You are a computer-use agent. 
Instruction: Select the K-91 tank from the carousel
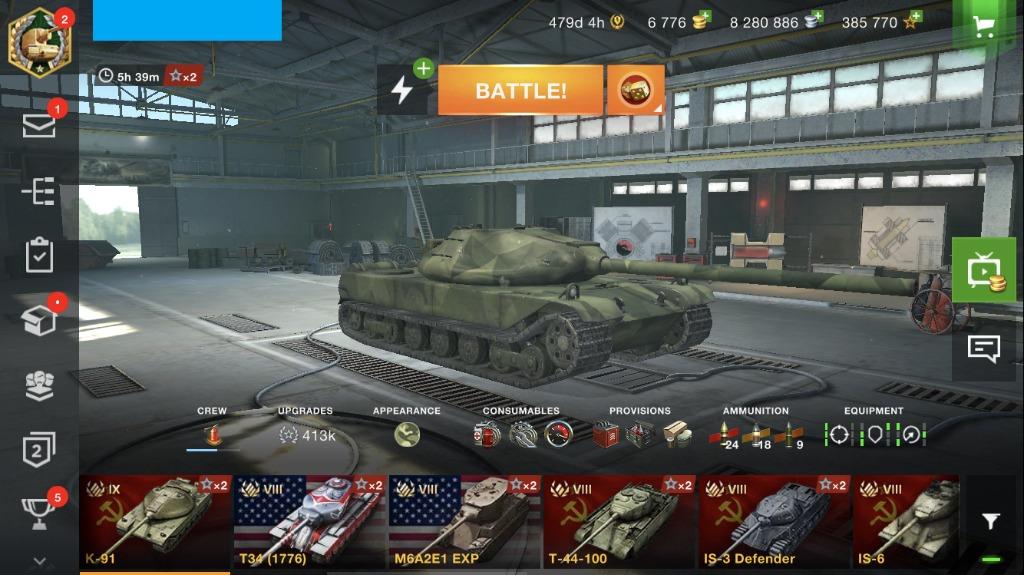pyautogui.click(x=156, y=522)
